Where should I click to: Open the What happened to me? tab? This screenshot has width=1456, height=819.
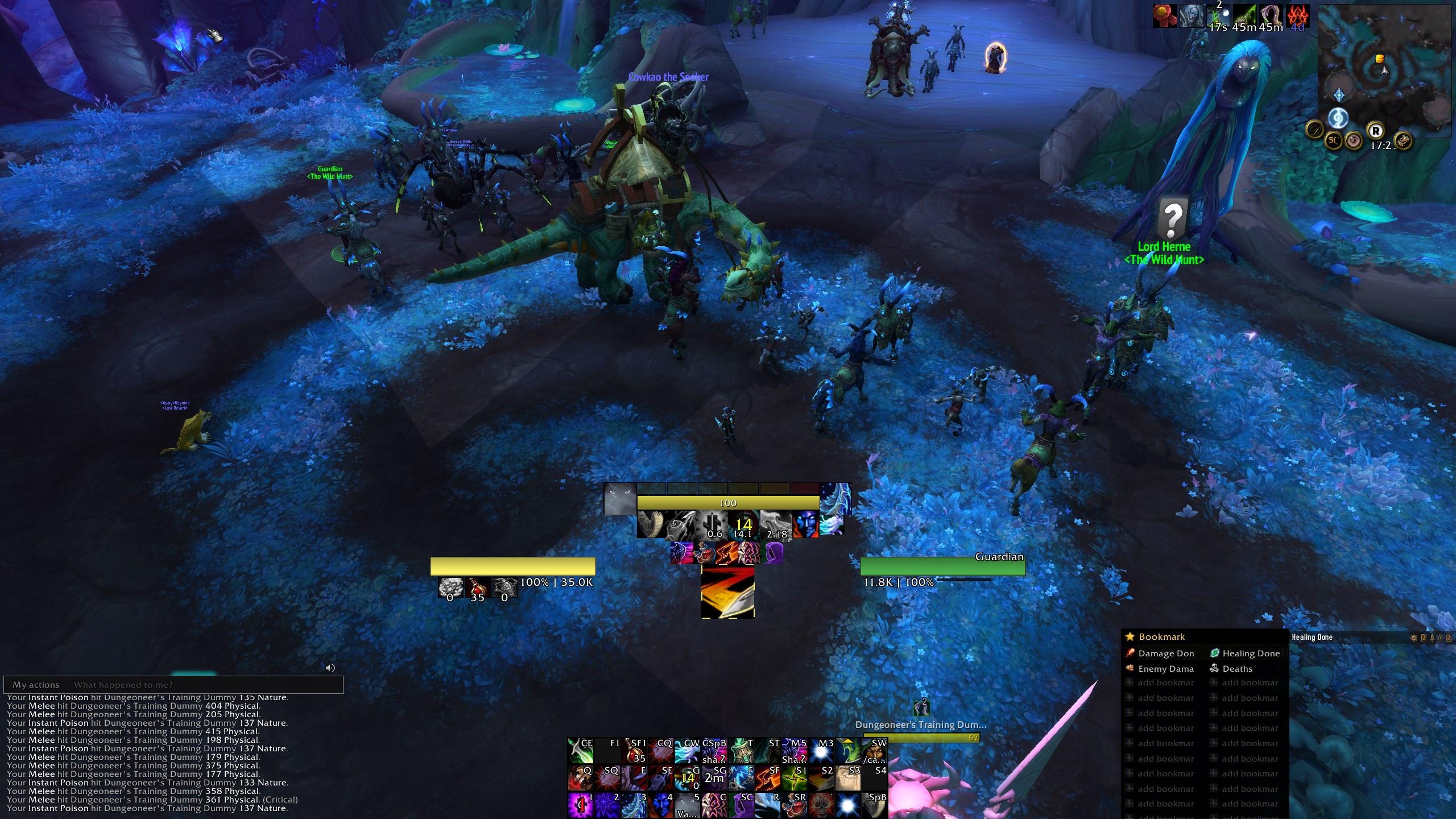[x=123, y=685]
